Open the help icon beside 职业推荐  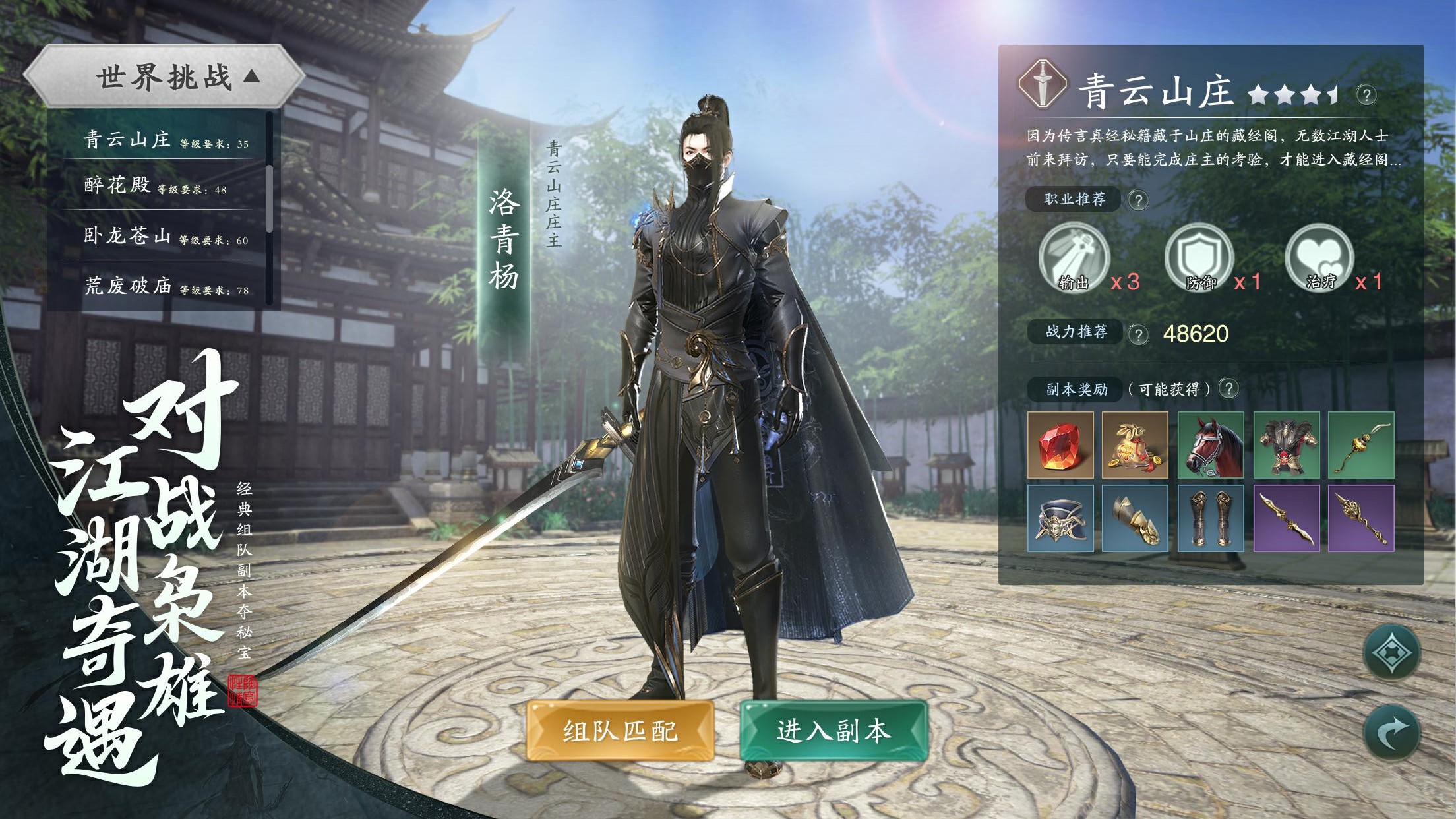(x=1138, y=200)
